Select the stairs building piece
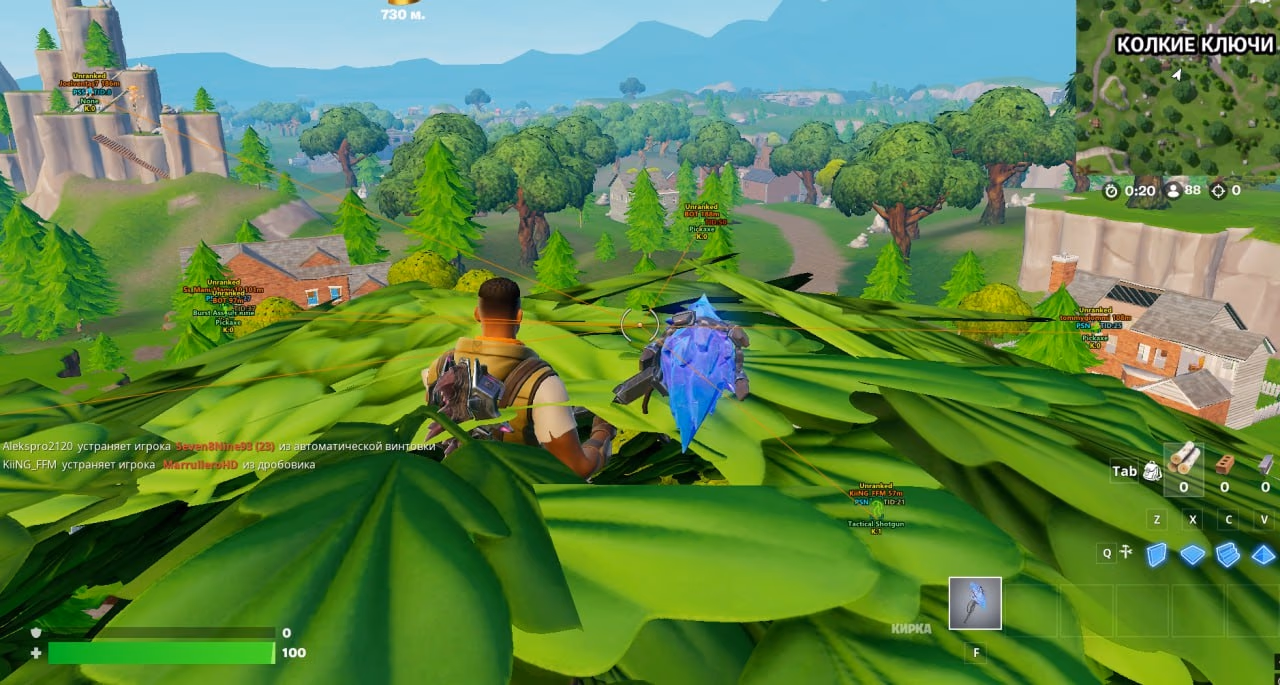The width and height of the screenshot is (1280, 685). (1228, 554)
